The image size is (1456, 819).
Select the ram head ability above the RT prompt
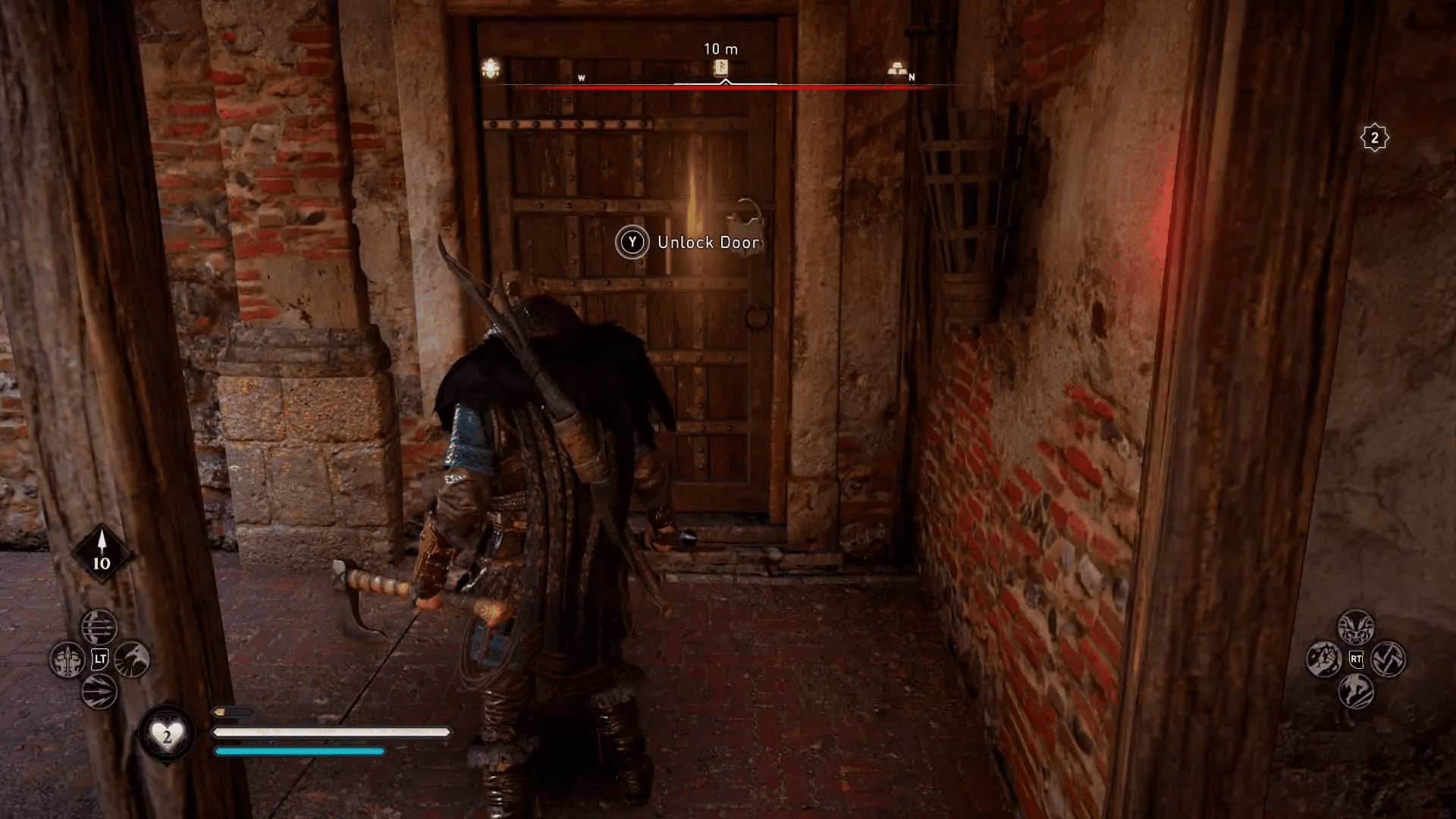[x=1356, y=626]
